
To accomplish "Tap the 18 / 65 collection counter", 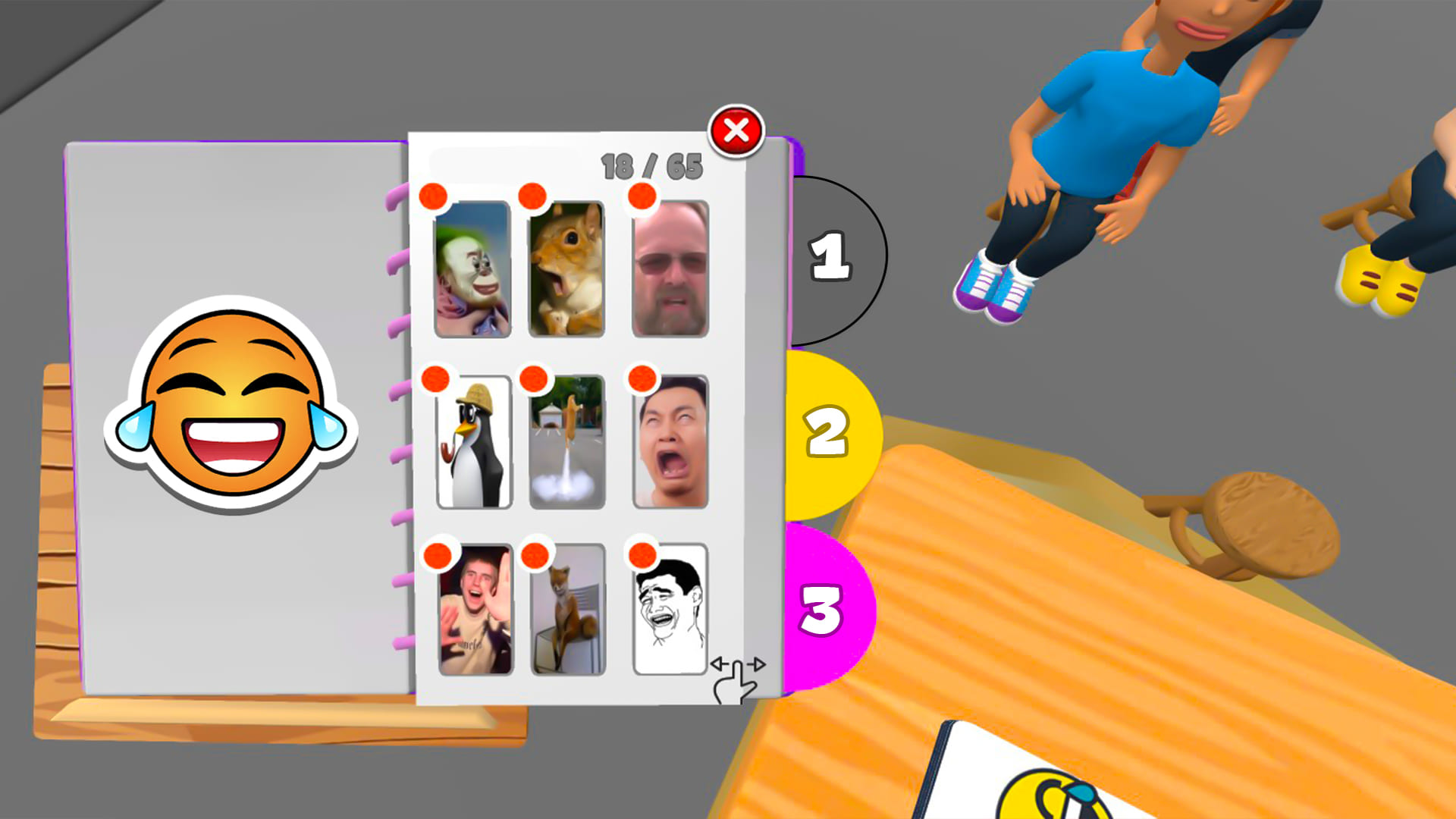I will coord(651,162).
